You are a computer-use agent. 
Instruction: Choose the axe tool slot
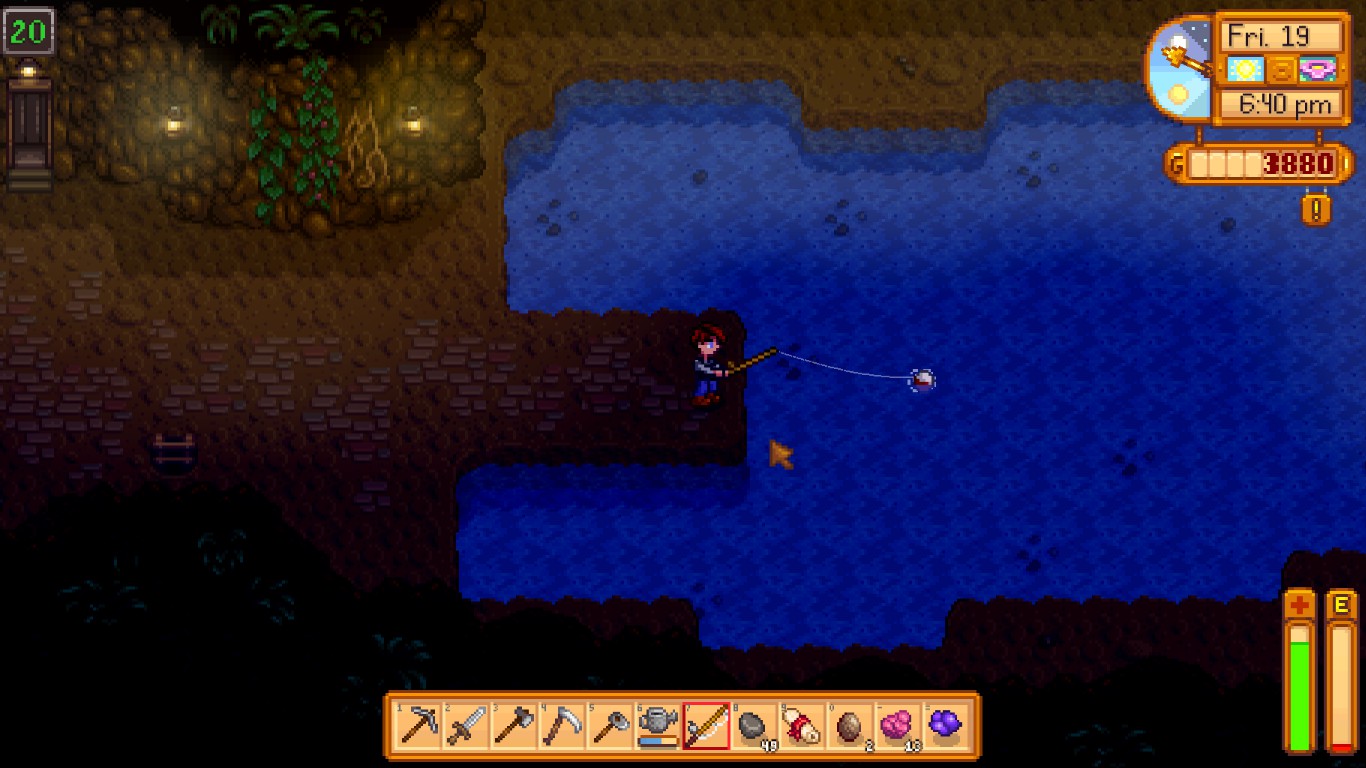(514, 725)
